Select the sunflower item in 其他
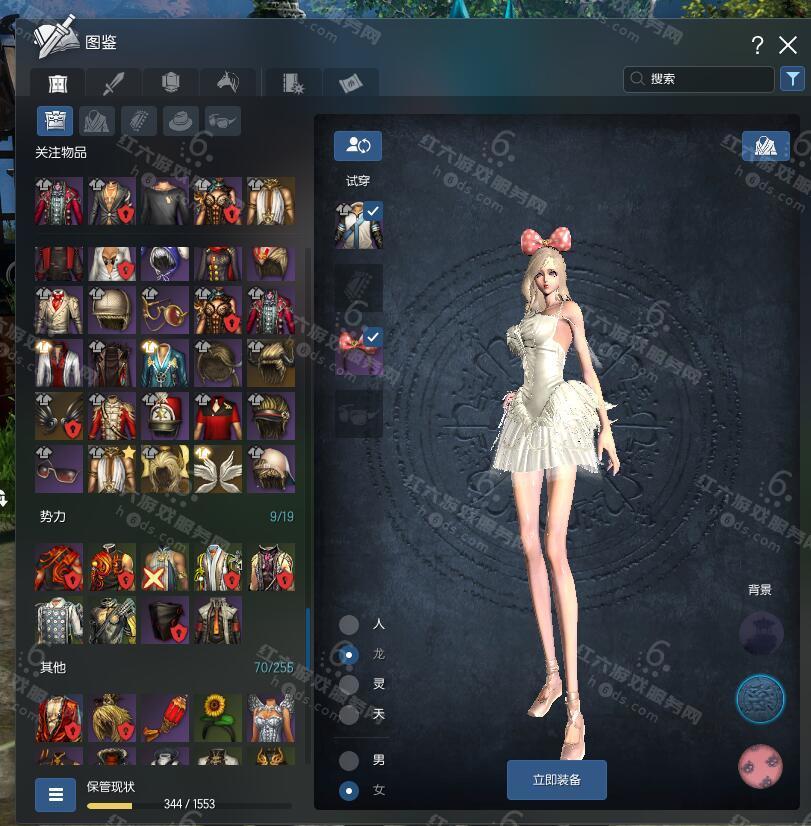811x826 pixels. point(218,716)
